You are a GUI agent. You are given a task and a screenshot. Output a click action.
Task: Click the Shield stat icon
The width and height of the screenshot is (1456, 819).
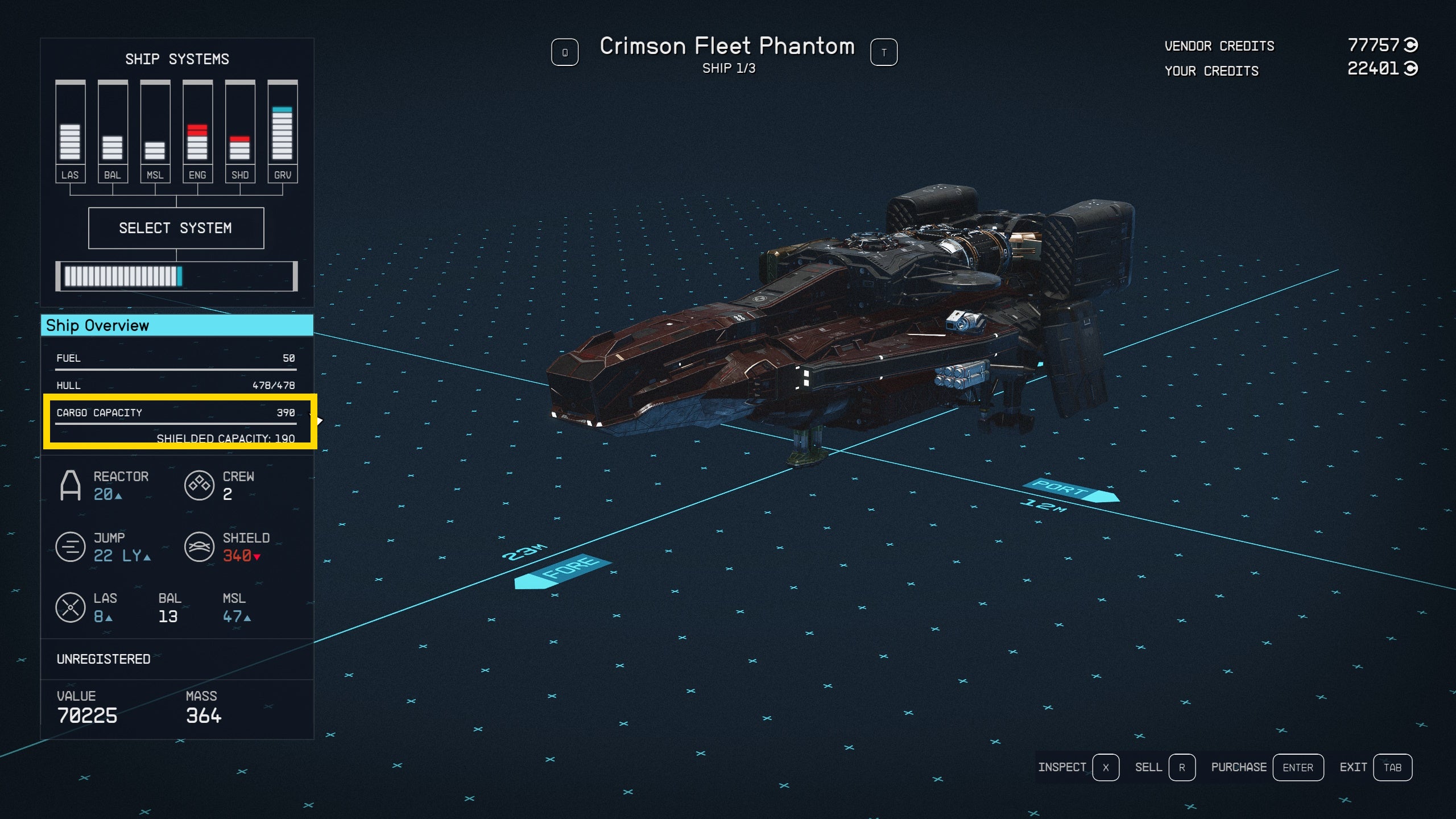click(x=199, y=547)
